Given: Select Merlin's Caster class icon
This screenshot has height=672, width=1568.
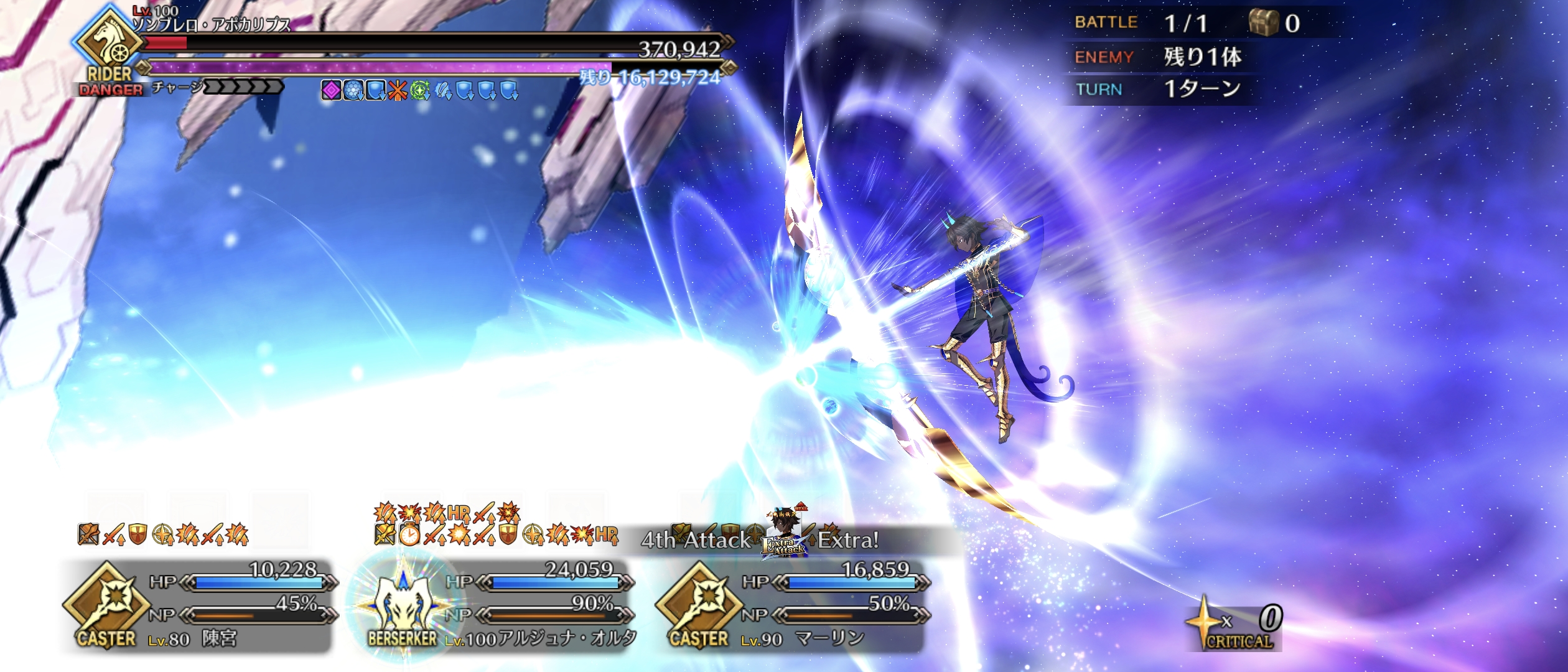Looking at the screenshot, I should (x=699, y=602).
